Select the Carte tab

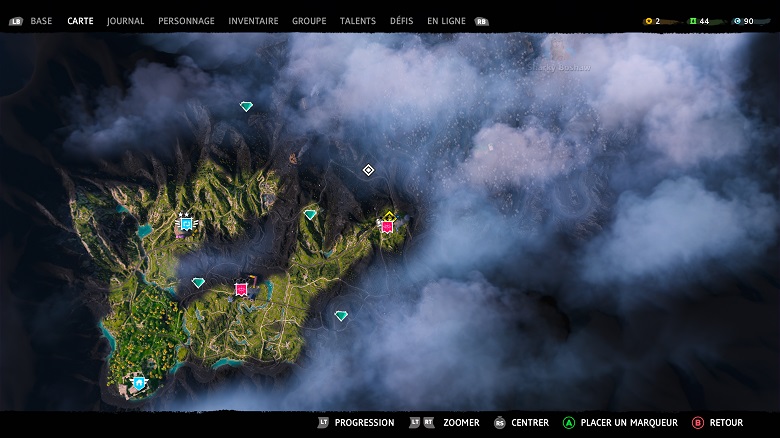pos(80,21)
